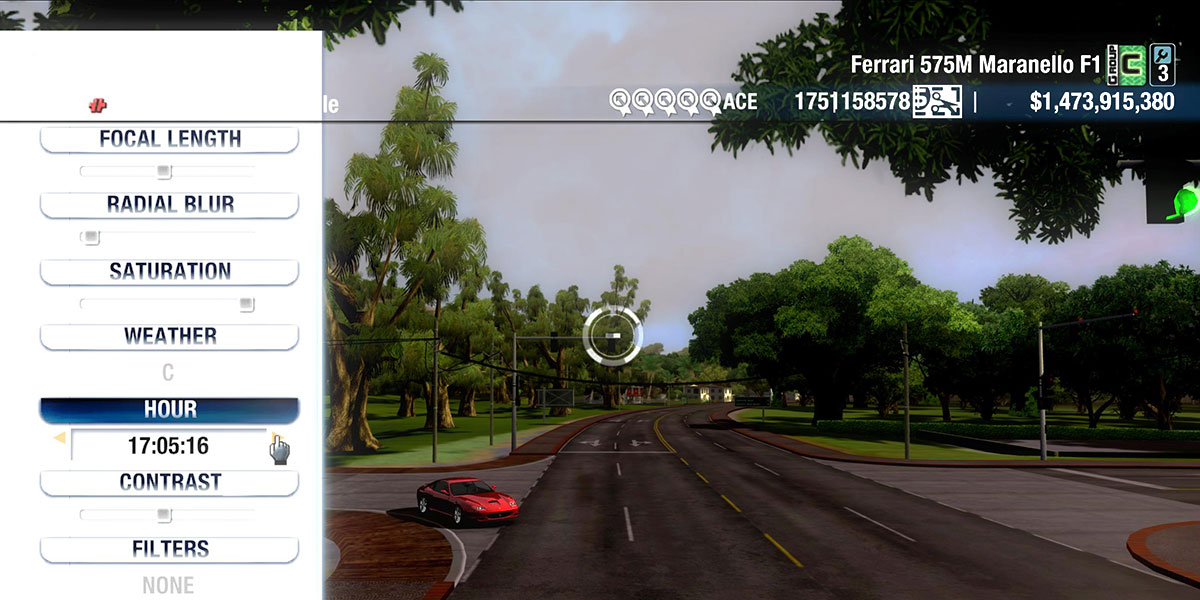Click the Saturation slider handle
This screenshot has height=600, width=1200.
(246, 304)
